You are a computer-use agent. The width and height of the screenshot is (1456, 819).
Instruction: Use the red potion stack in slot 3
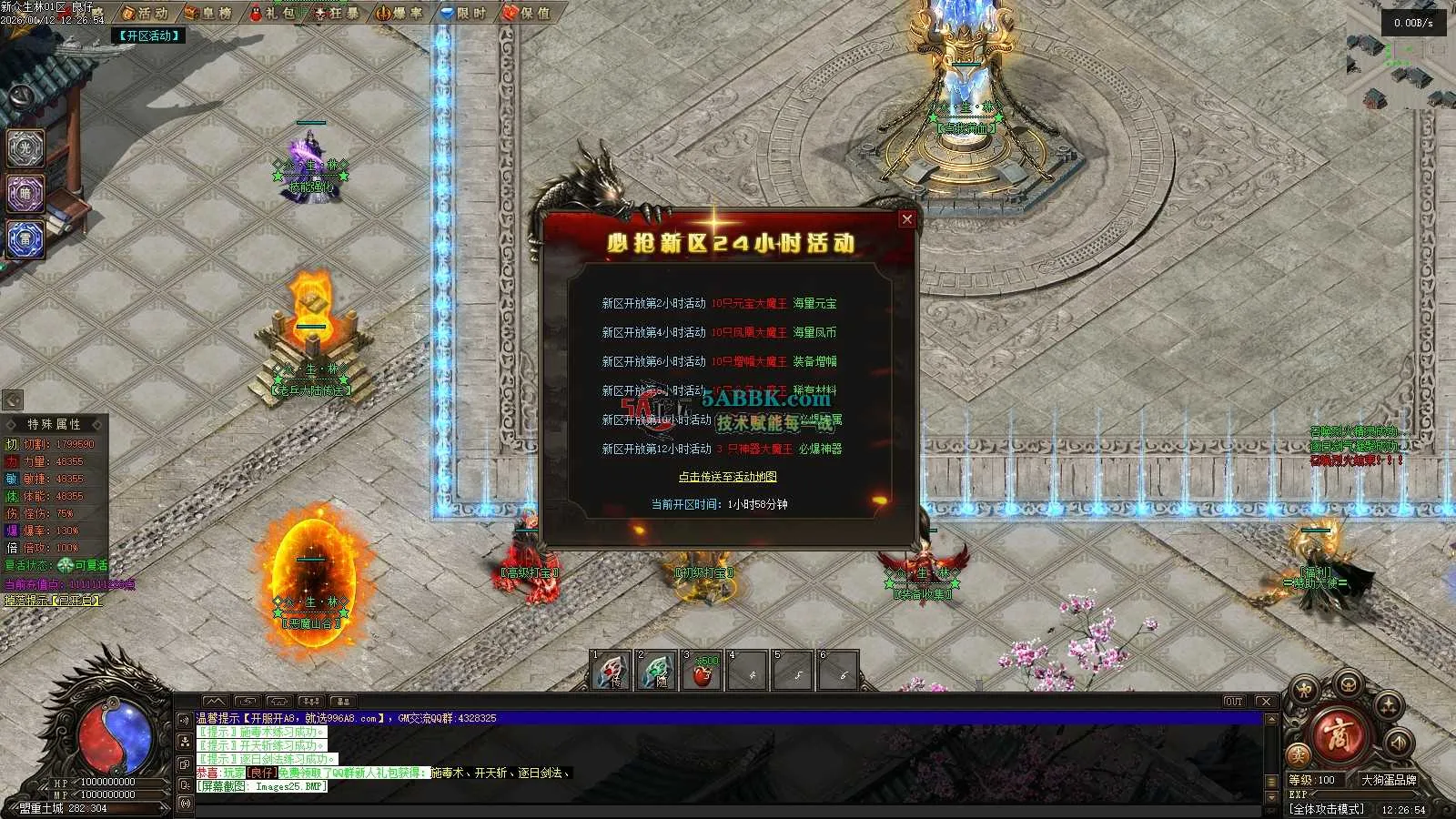703,672
